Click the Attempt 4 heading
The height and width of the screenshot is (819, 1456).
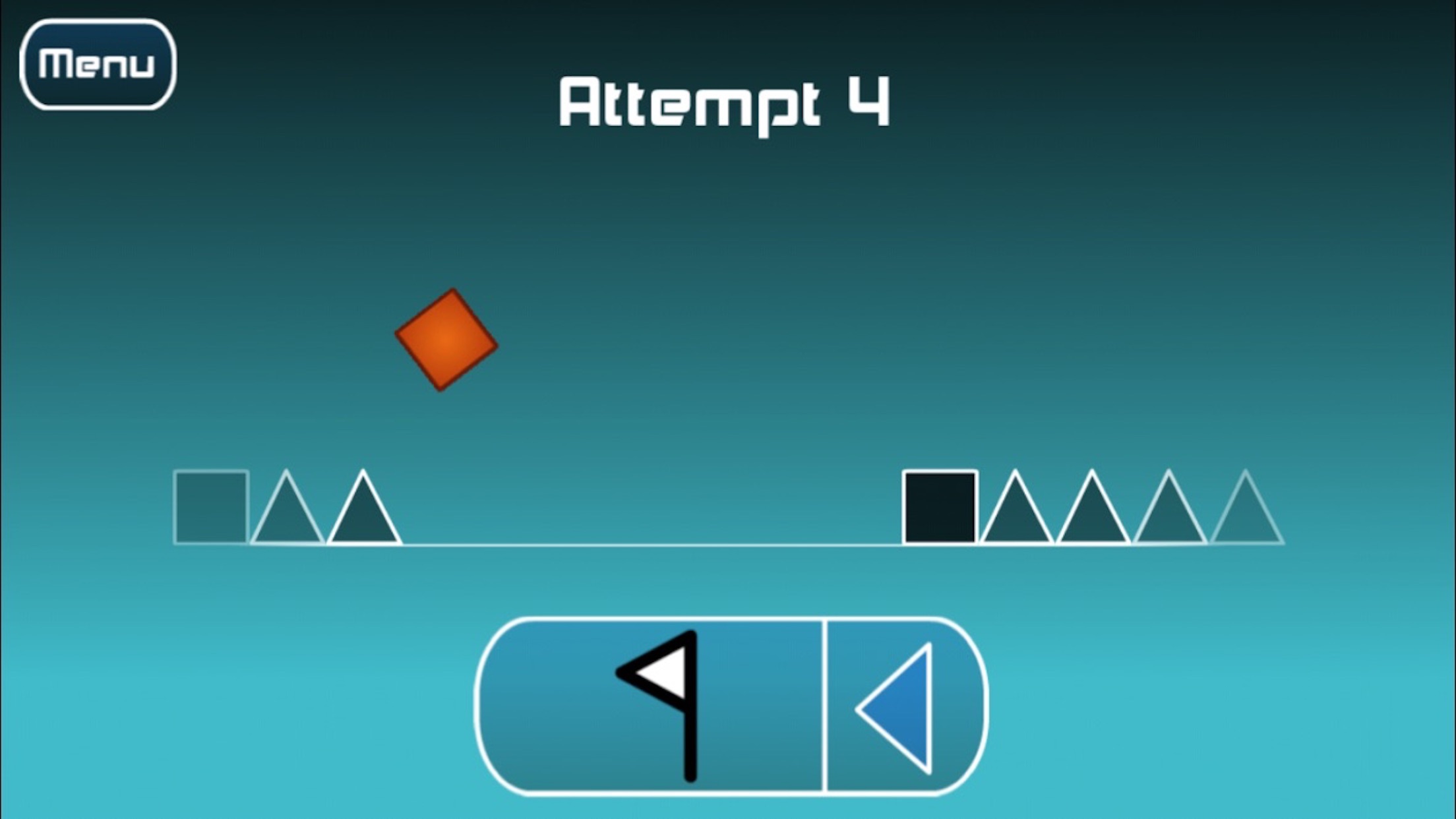click(725, 102)
